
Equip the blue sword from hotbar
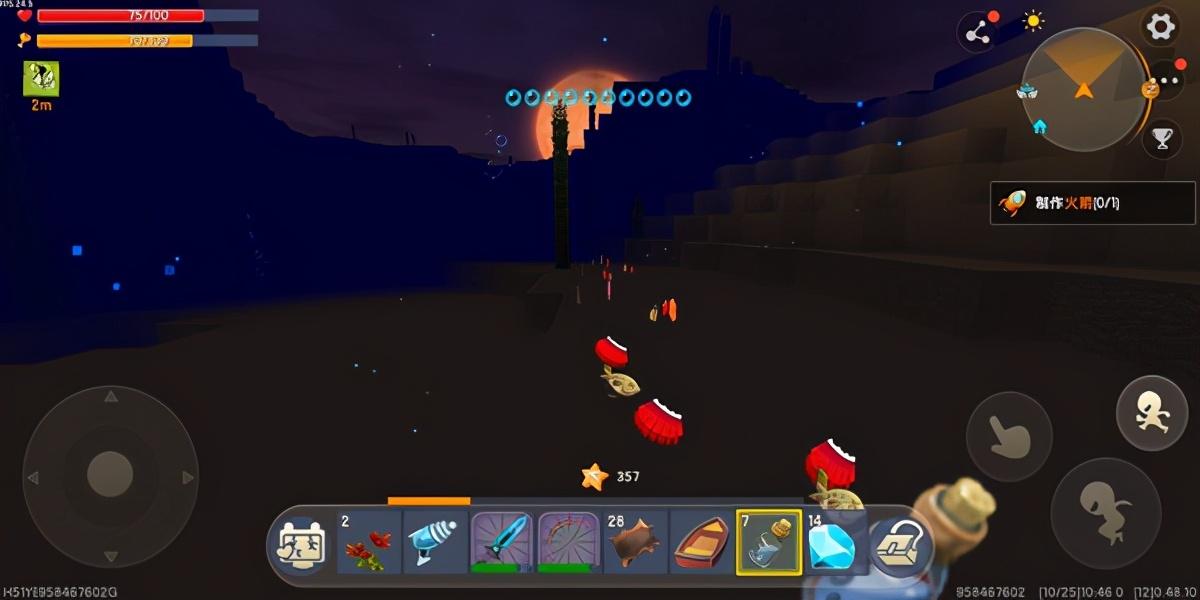point(501,543)
